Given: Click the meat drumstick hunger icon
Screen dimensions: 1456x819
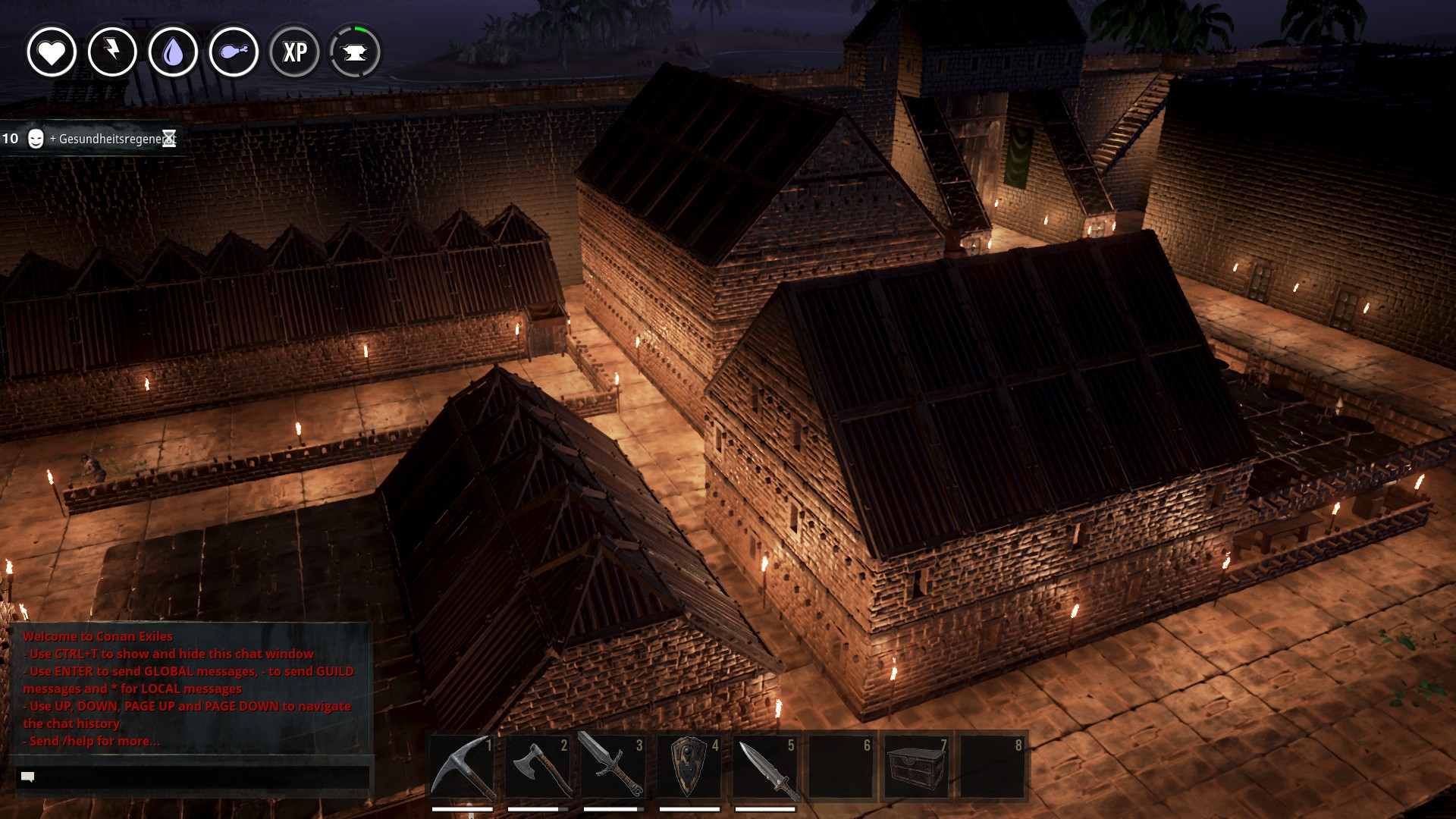Looking at the screenshot, I should [234, 52].
